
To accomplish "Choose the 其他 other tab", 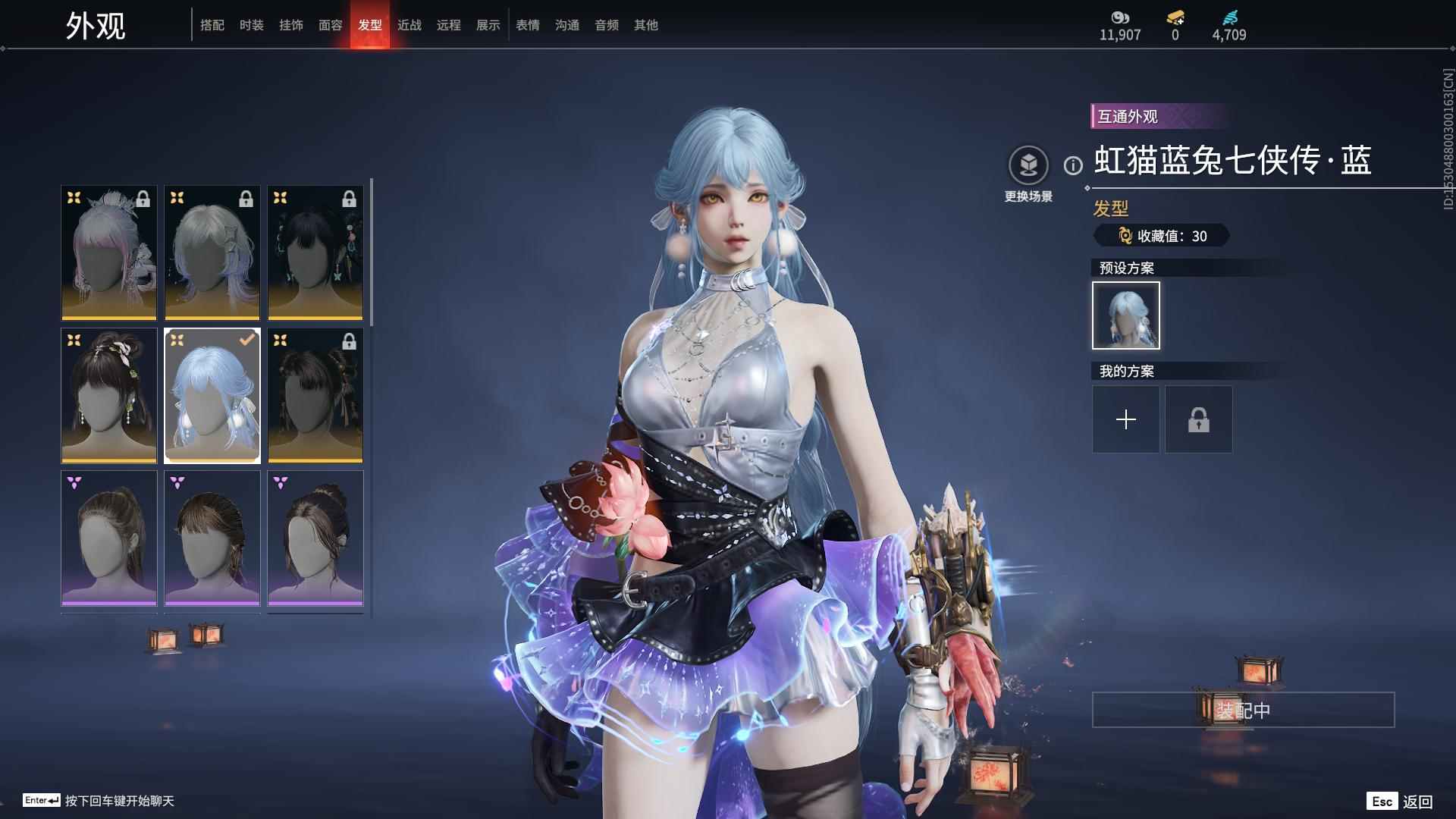I will pyautogui.click(x=645, y=25).
